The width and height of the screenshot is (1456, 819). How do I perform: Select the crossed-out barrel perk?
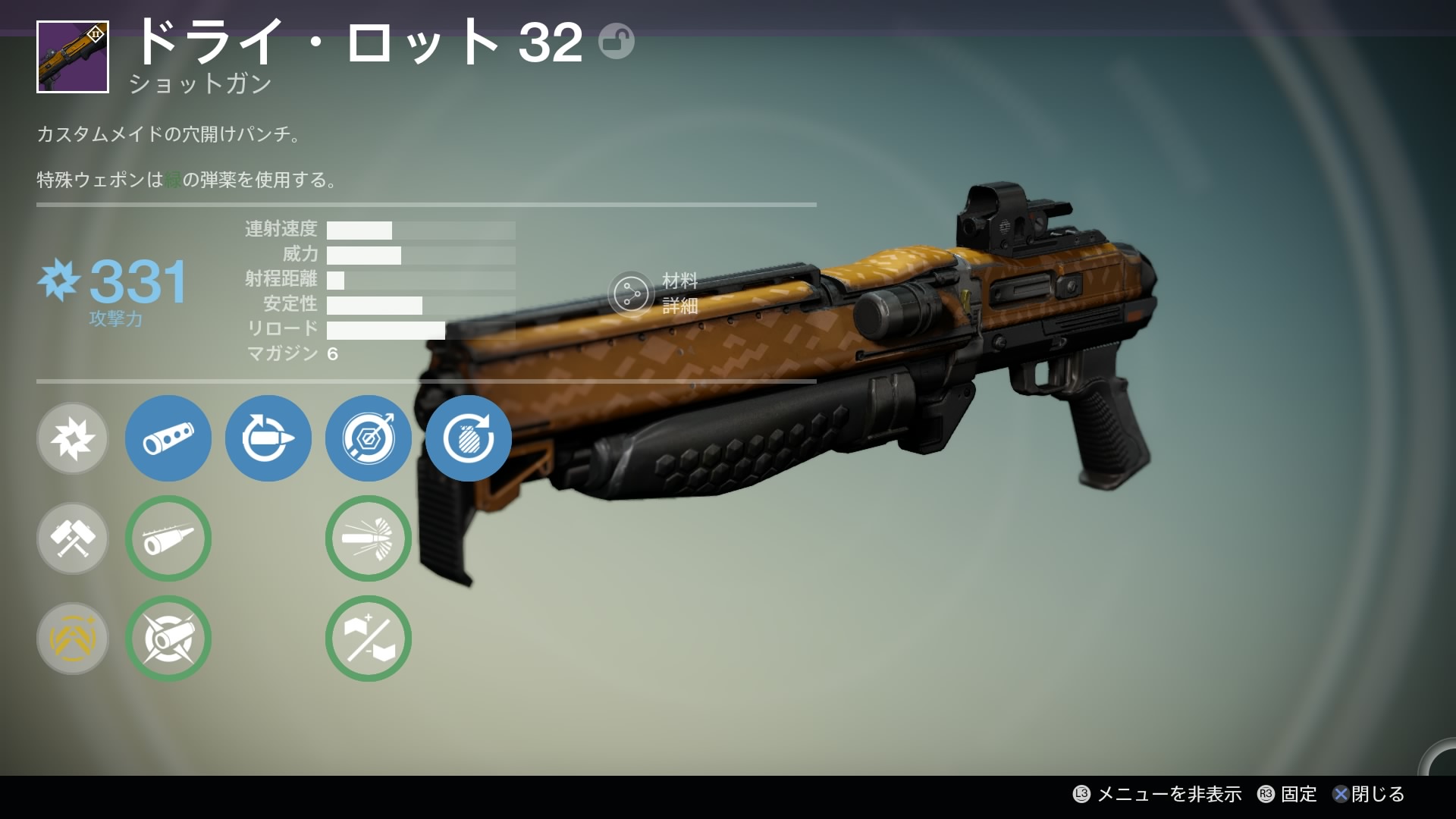coord(168,639)
